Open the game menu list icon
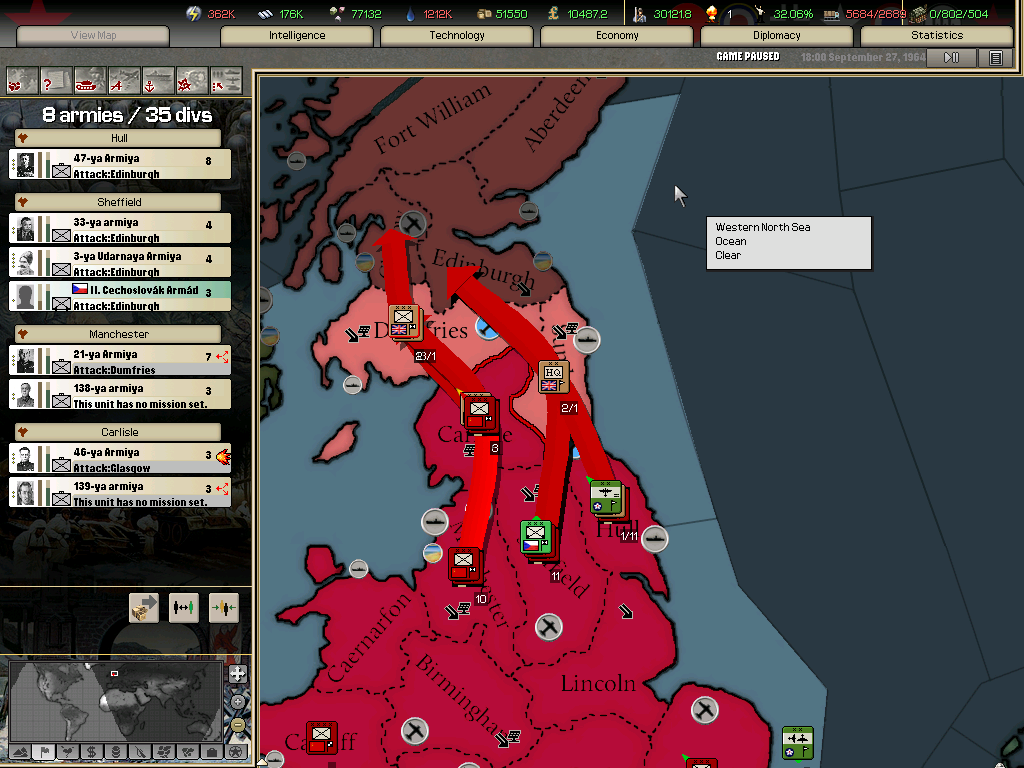Viewport: 1024px width, 768px height. (x=996, y=57)
